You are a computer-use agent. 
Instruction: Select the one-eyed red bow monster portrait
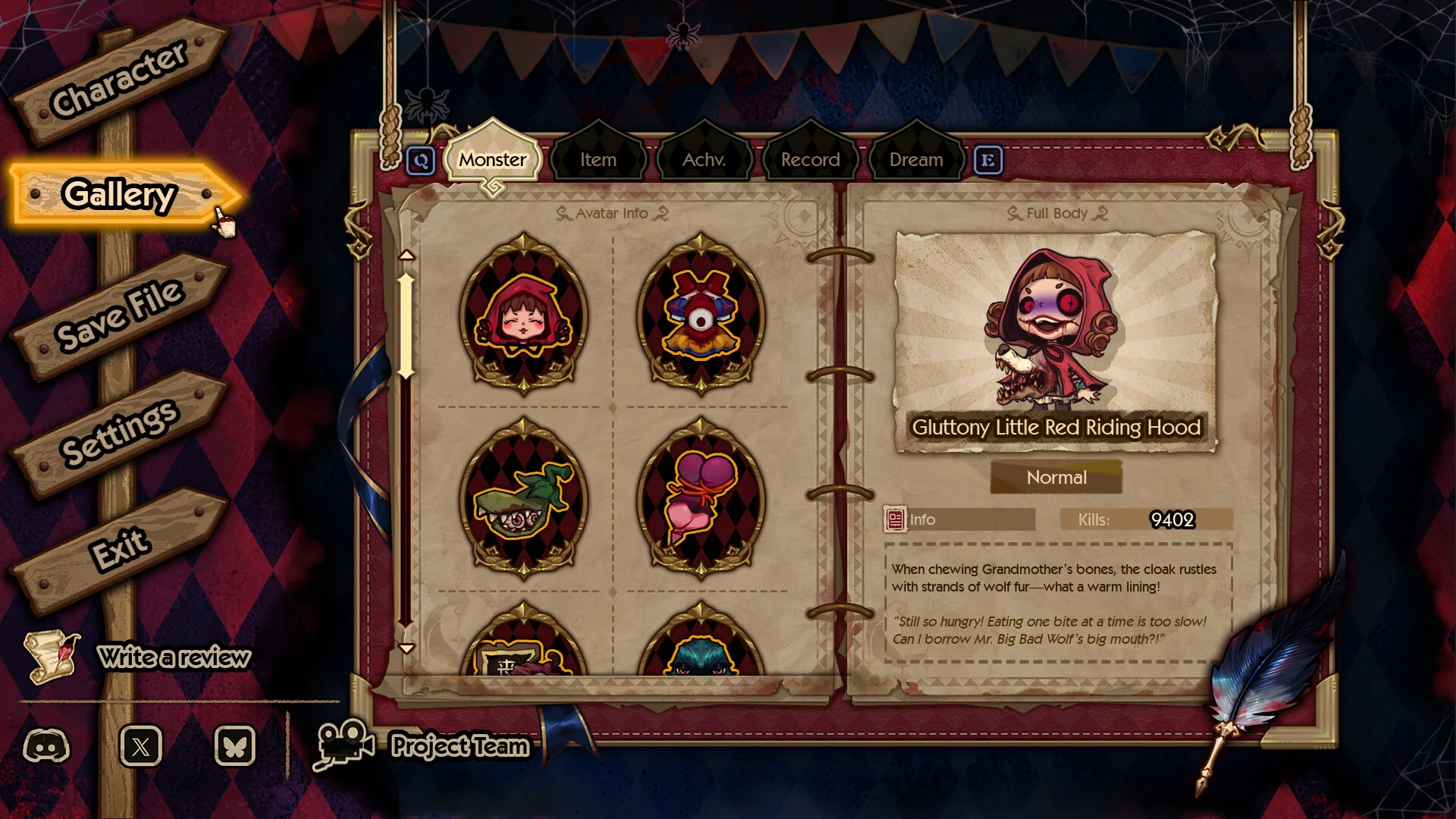[x=701, y=315]
